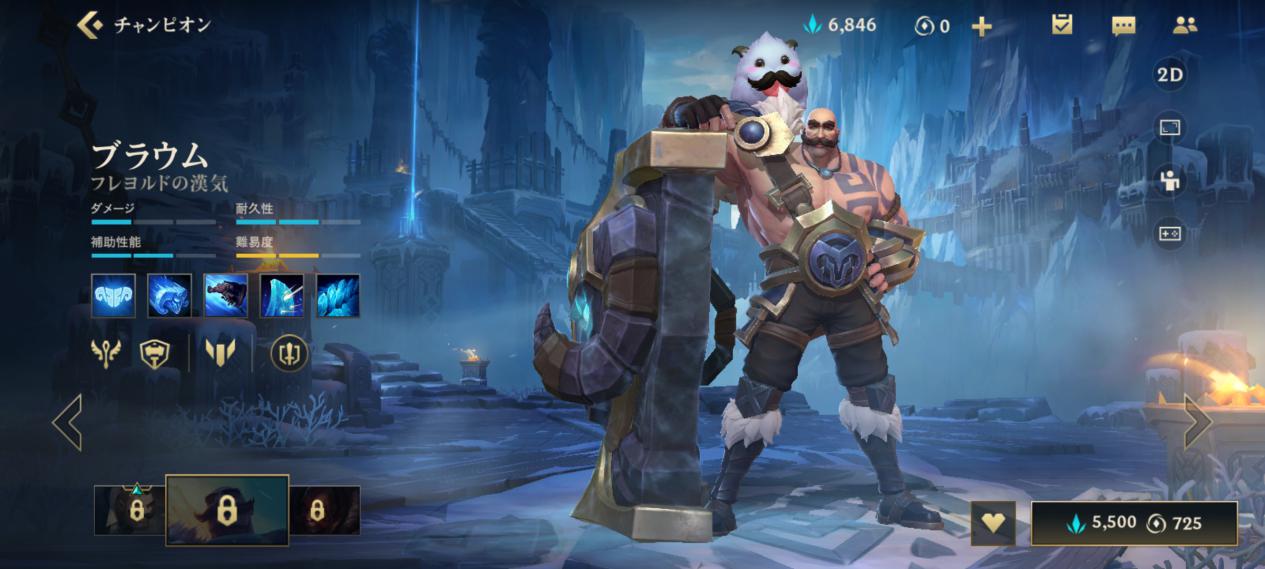The height and width of the screenshot is (569, 1265).
Task: Open the chat speech bubble icon
Action: [x=1123, y=26]
